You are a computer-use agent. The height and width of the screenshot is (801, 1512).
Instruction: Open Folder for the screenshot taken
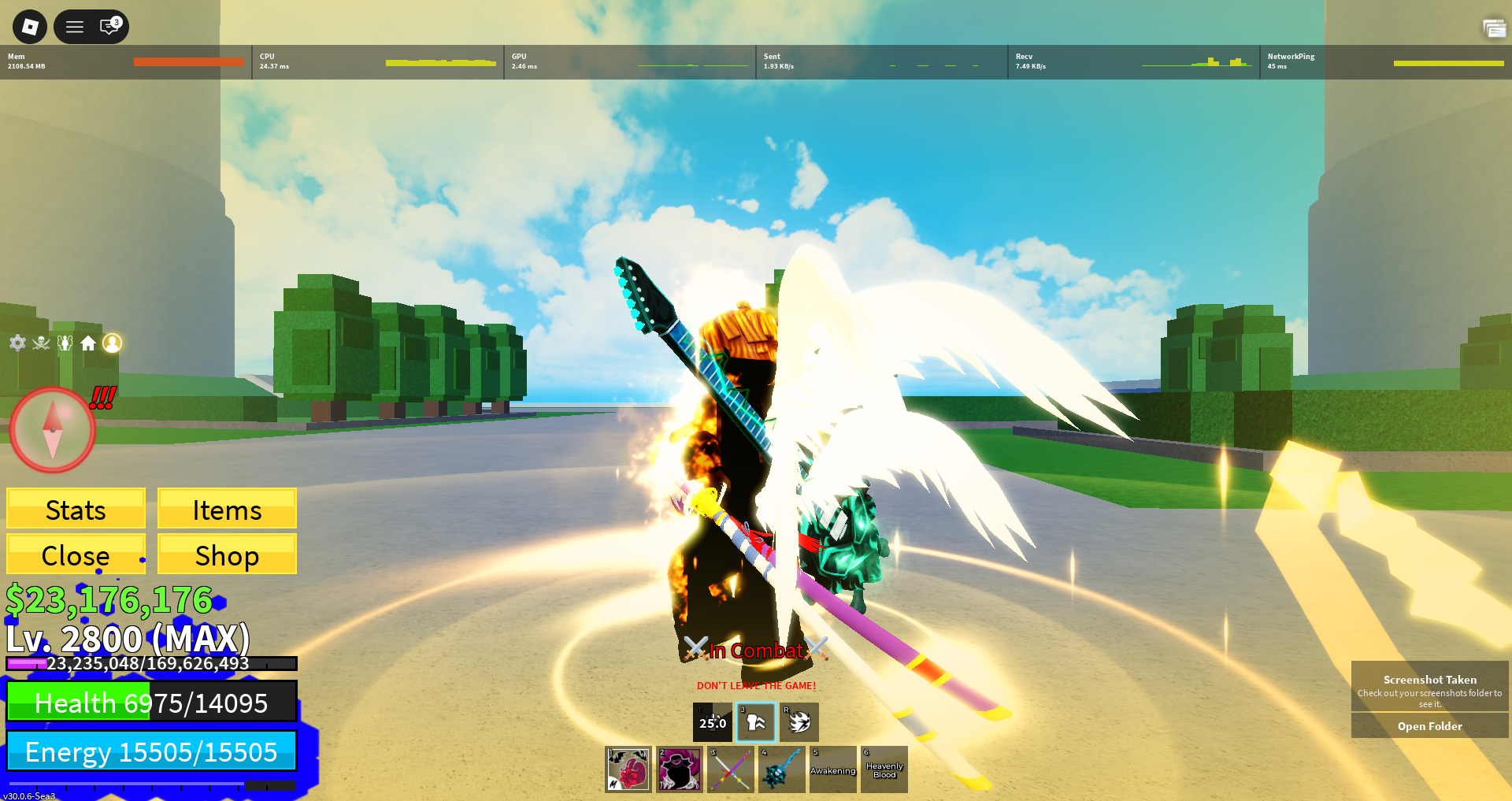[x=1429, y=725]
